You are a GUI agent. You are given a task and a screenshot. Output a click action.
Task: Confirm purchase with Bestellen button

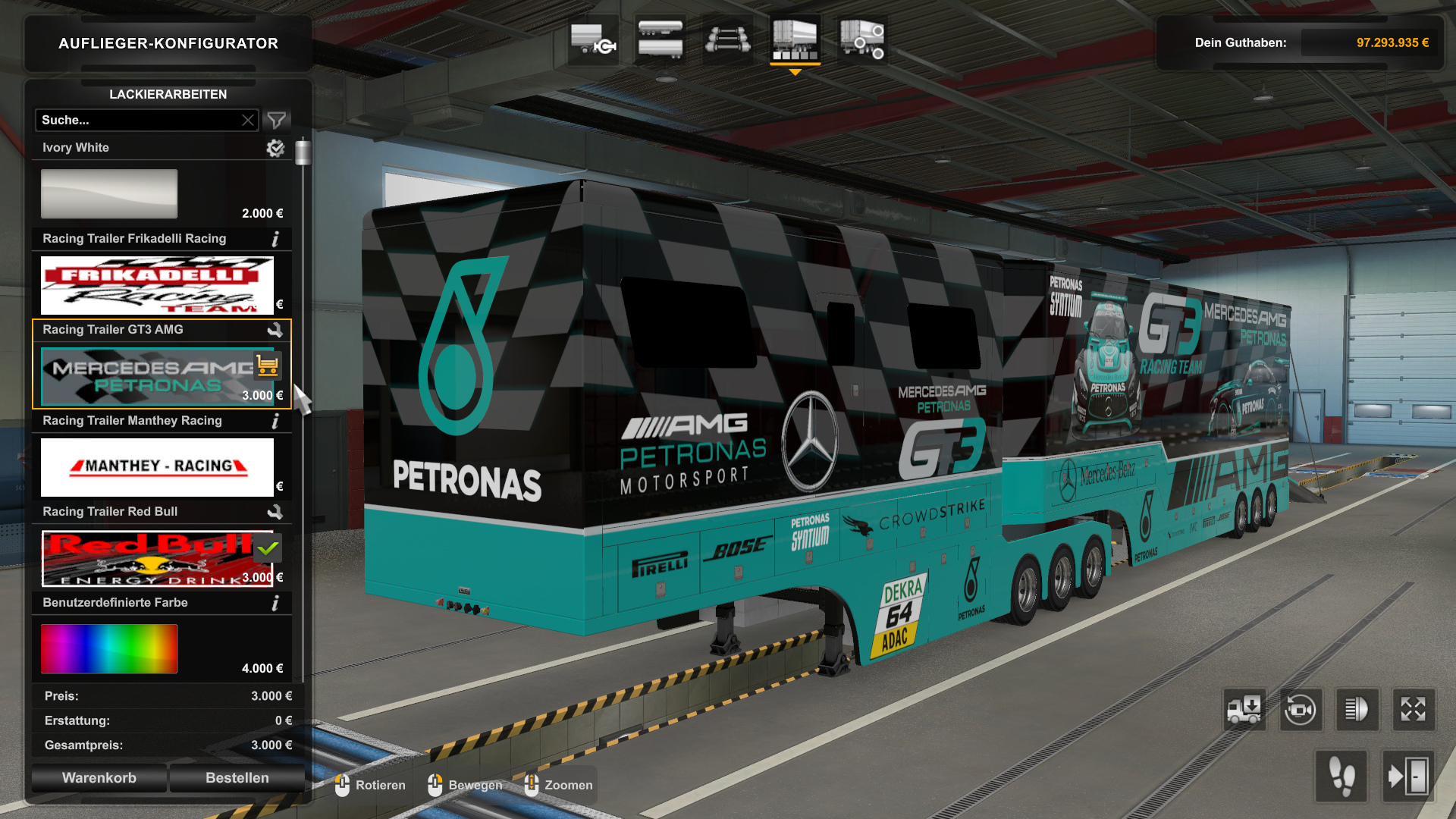click(x=237, y=778)
